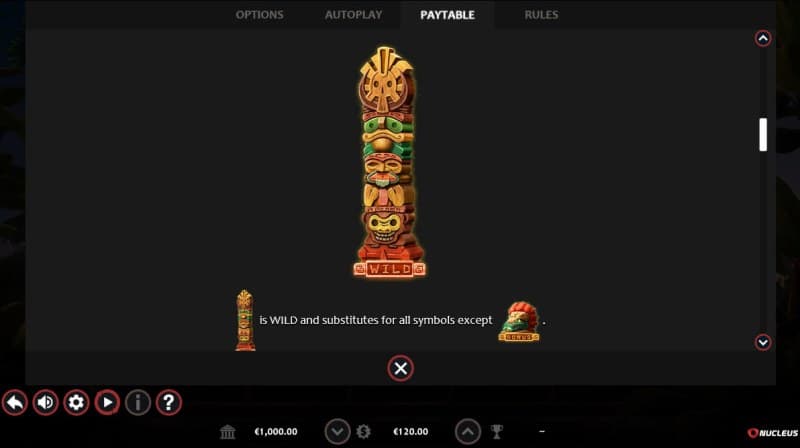The width and height of the screenshot is (800, 448).
Task: Open help with the question mark button
Action: tap(169, 402)
